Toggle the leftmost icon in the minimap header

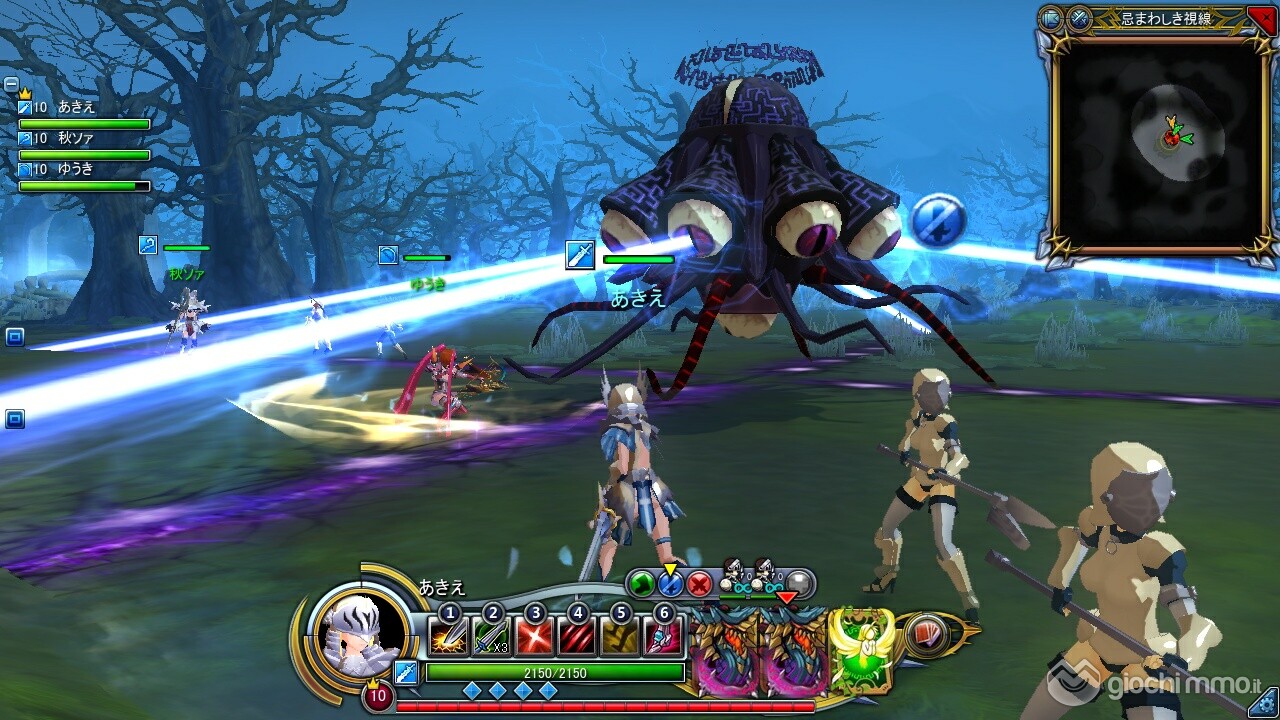(1051, 18)
